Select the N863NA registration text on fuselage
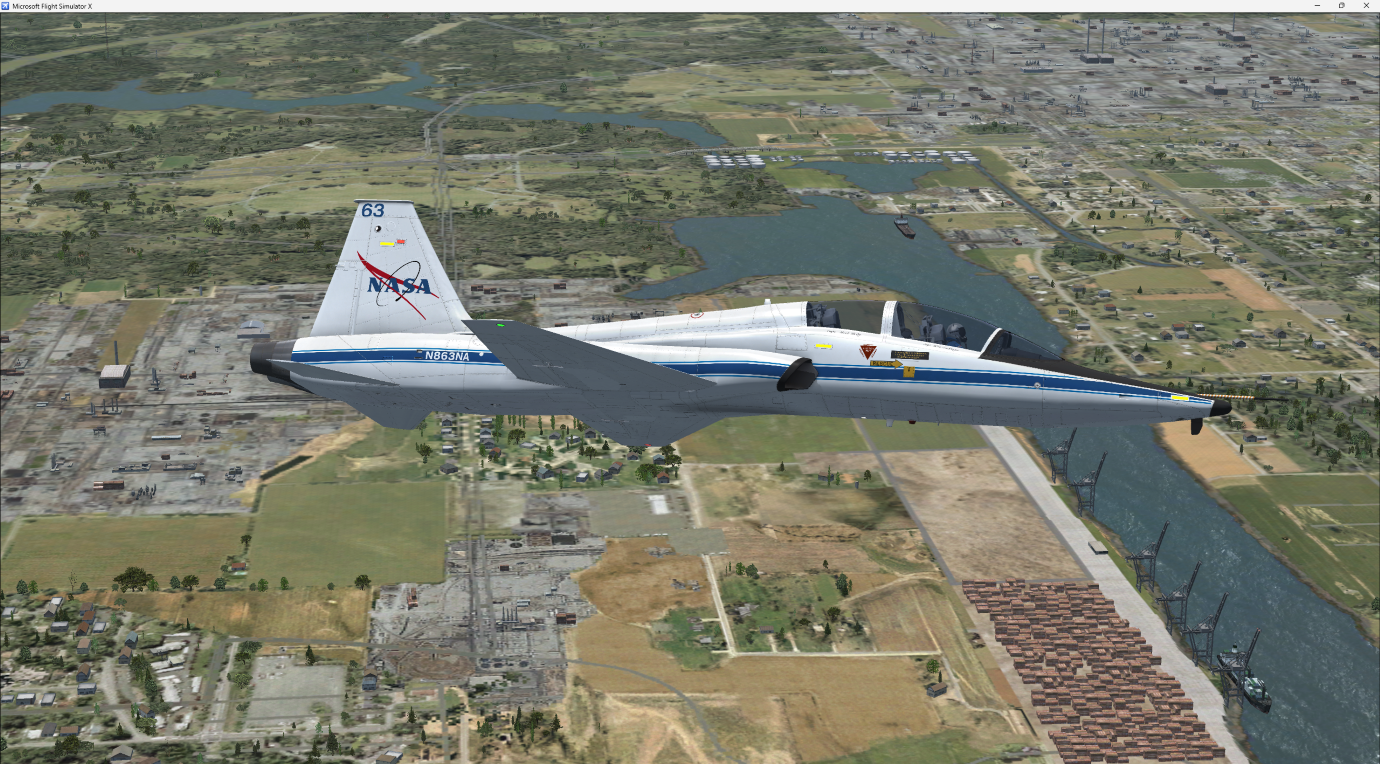 448,356
